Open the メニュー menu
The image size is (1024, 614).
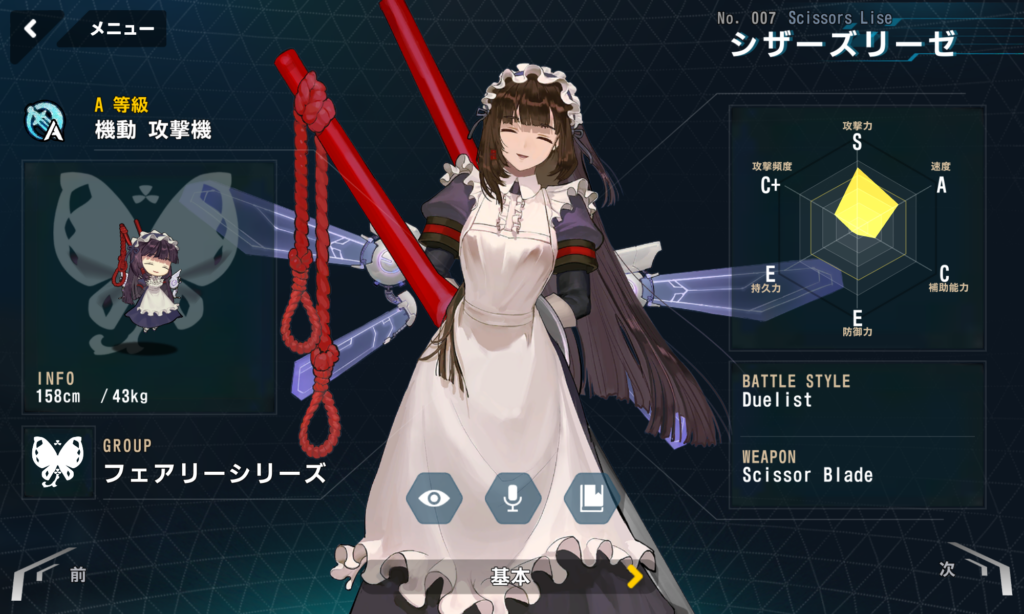pos(122,29)
